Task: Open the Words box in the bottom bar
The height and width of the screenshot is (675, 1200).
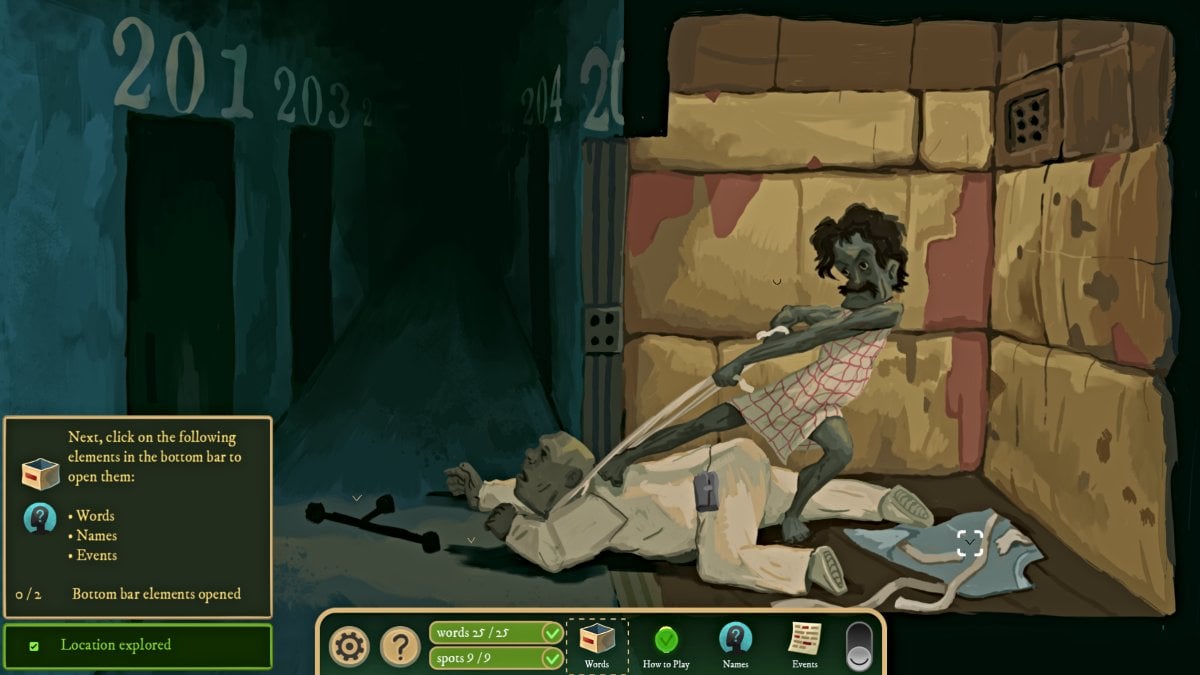Action: tap(597, 645)
